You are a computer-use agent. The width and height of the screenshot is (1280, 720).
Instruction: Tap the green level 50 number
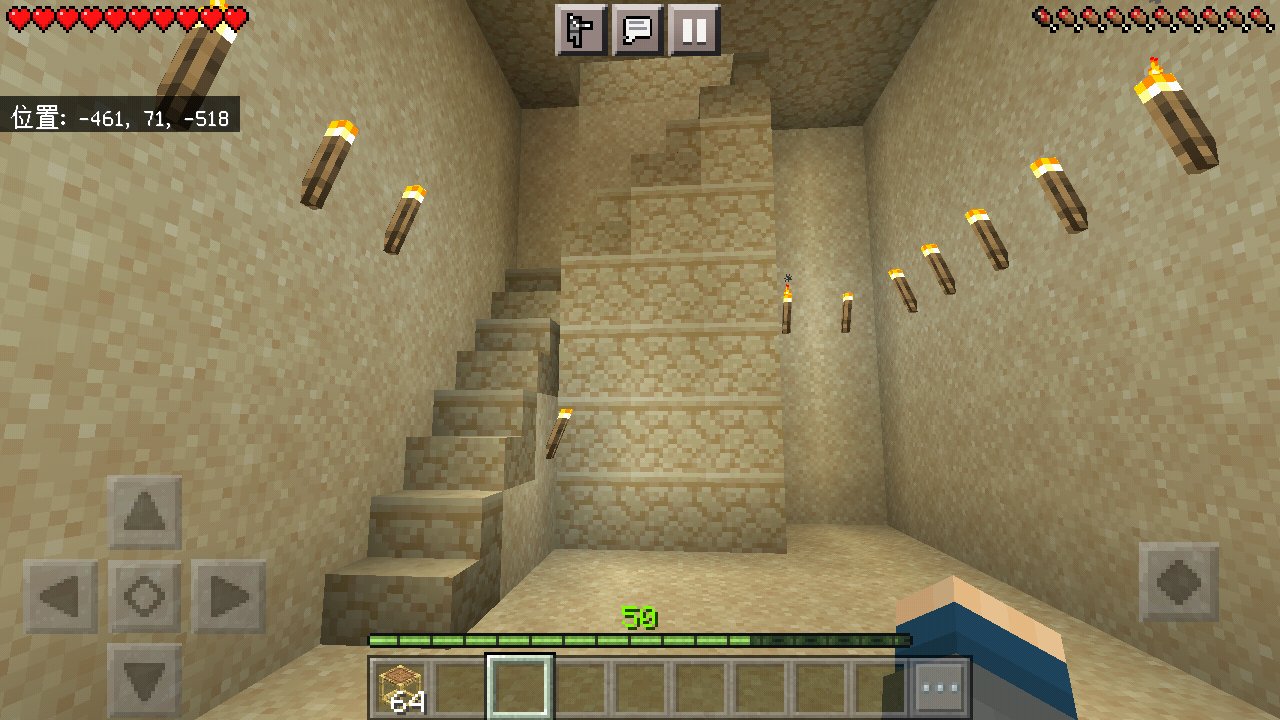tap(641, 616)
